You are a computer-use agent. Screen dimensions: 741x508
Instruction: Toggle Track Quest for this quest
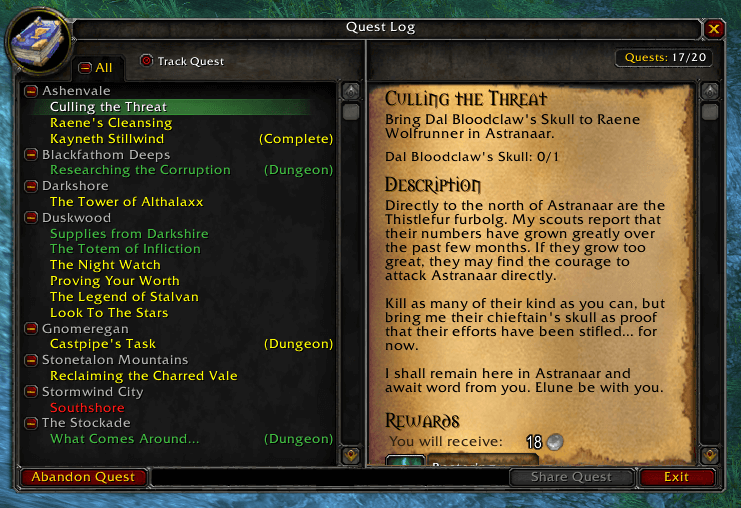(147, 61)
